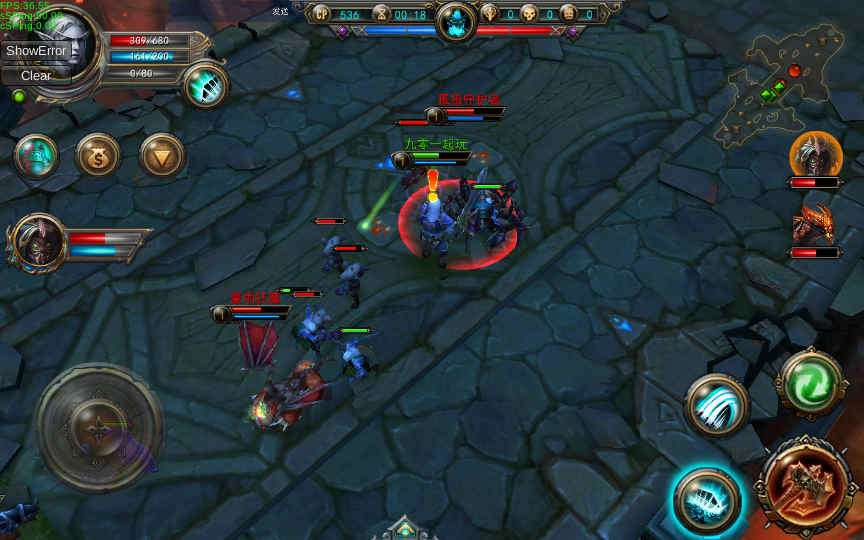Click the ShowError debug button
This screenshot has width=864, height=540.
click(x=36, y=50)
